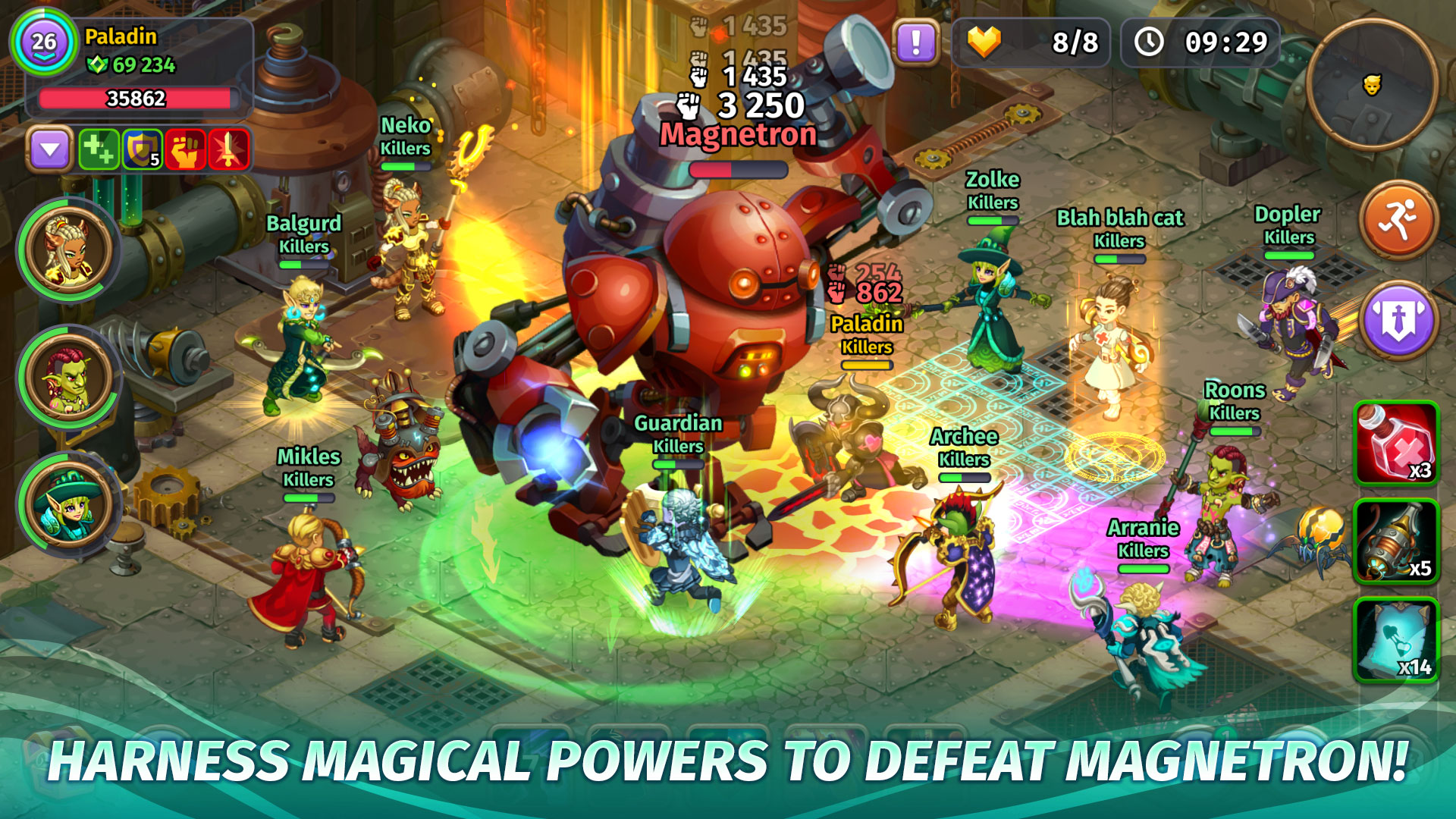Use the orange fist power skill
This screenshot has width=1456, height=819.
(x=186, y=149)
